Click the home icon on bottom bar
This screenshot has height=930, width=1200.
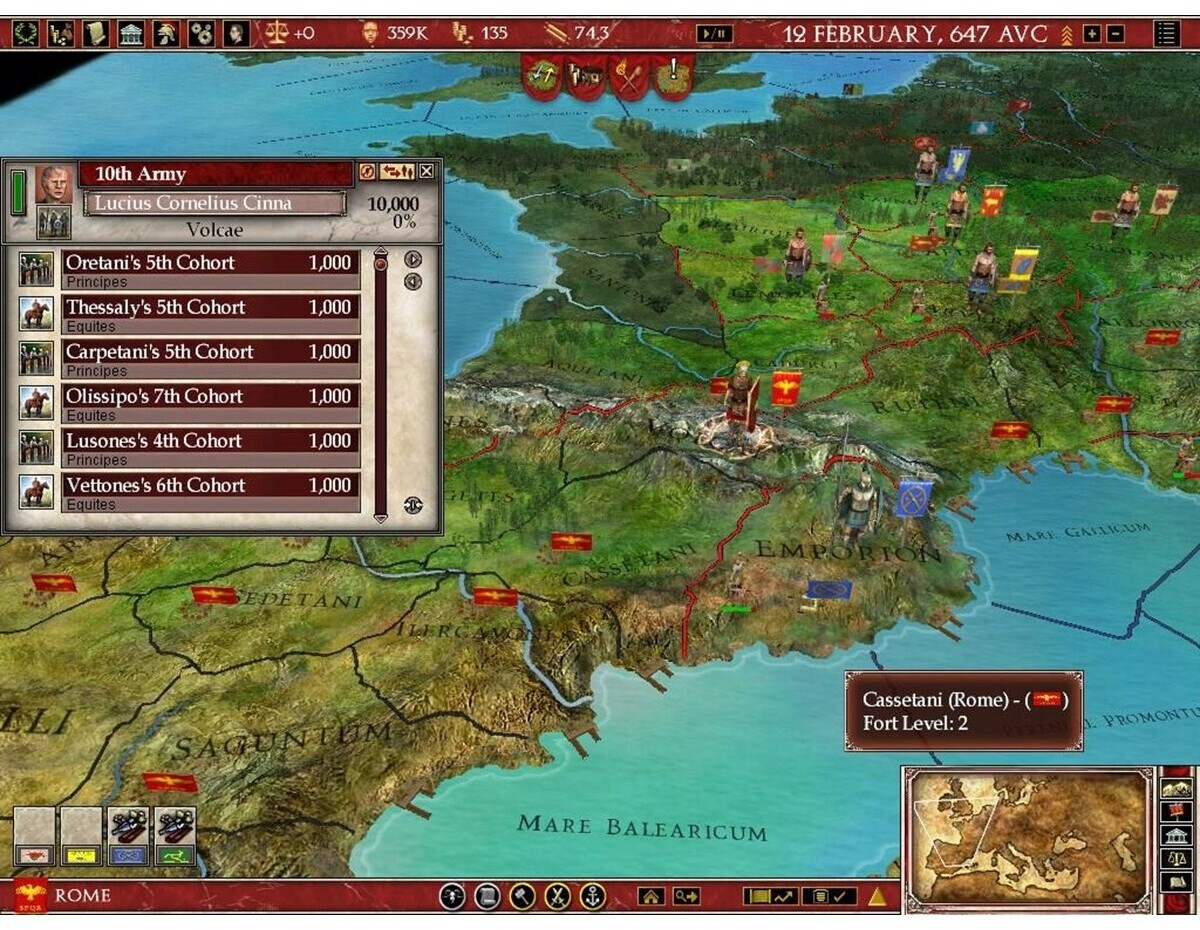(x=651, y=896)
